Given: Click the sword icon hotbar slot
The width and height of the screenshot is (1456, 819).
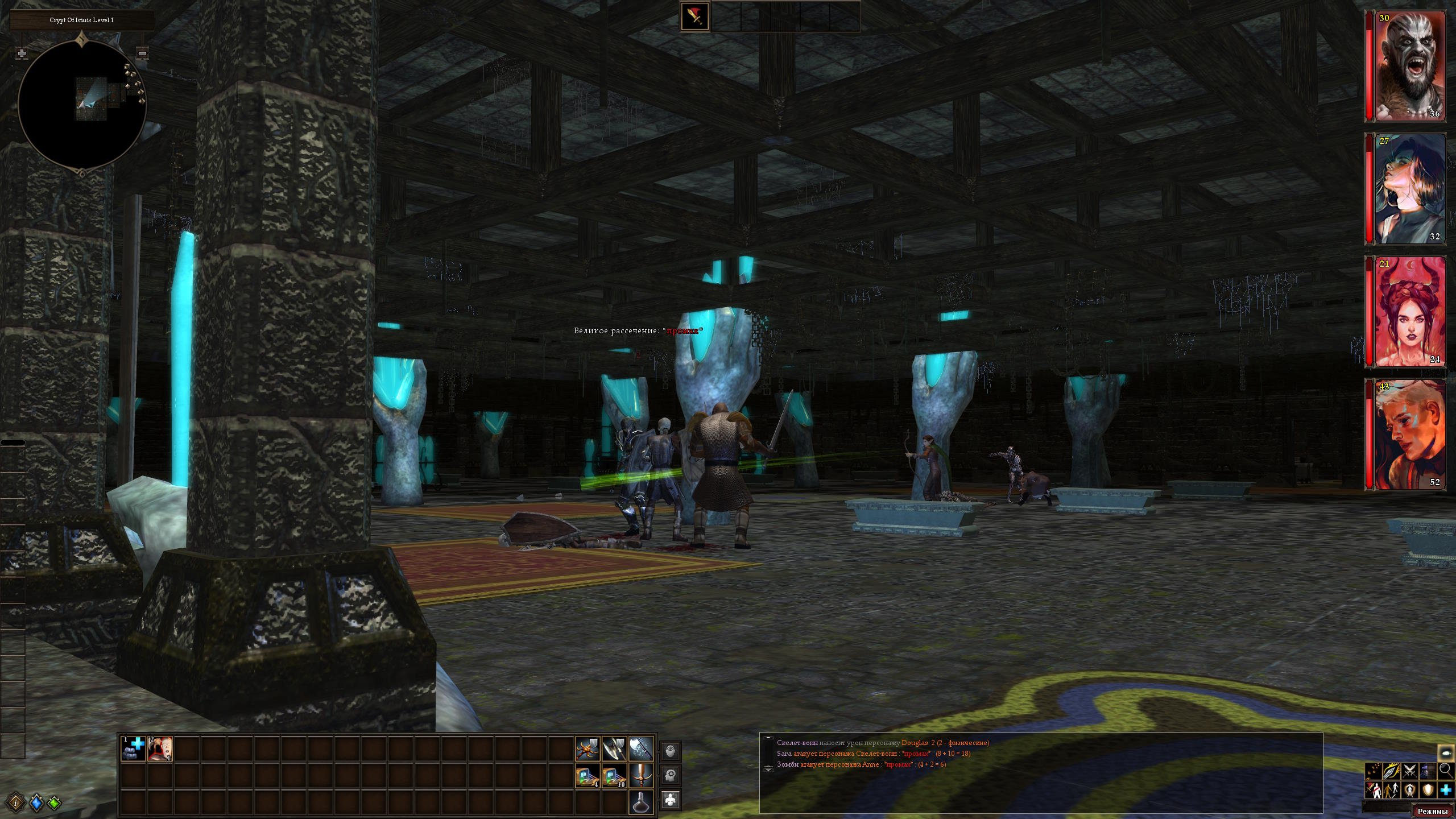Looking at the screenshot, I should pyautogui.click(x=641, y=775).
